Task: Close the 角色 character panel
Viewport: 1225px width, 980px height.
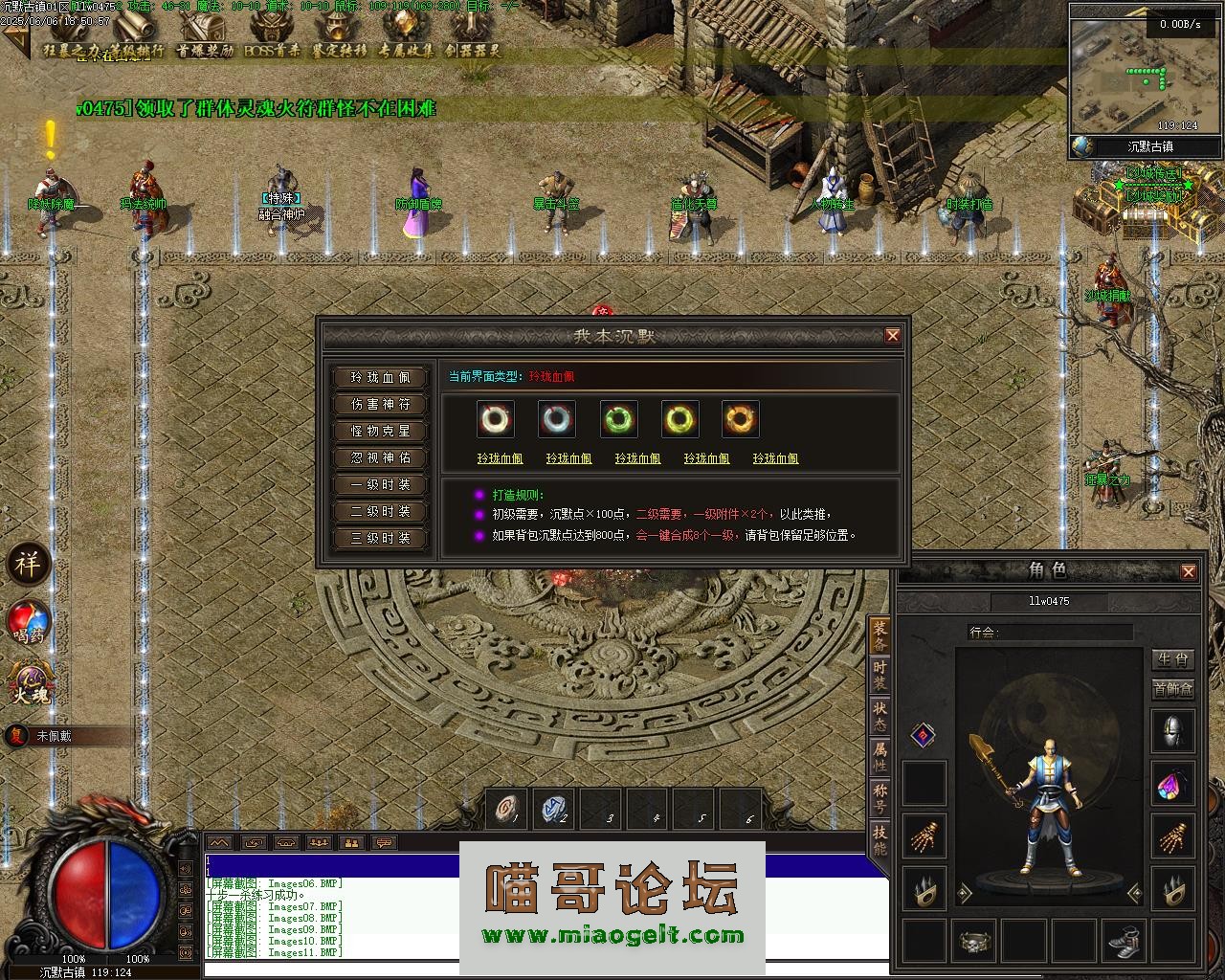Action: 1188,572
